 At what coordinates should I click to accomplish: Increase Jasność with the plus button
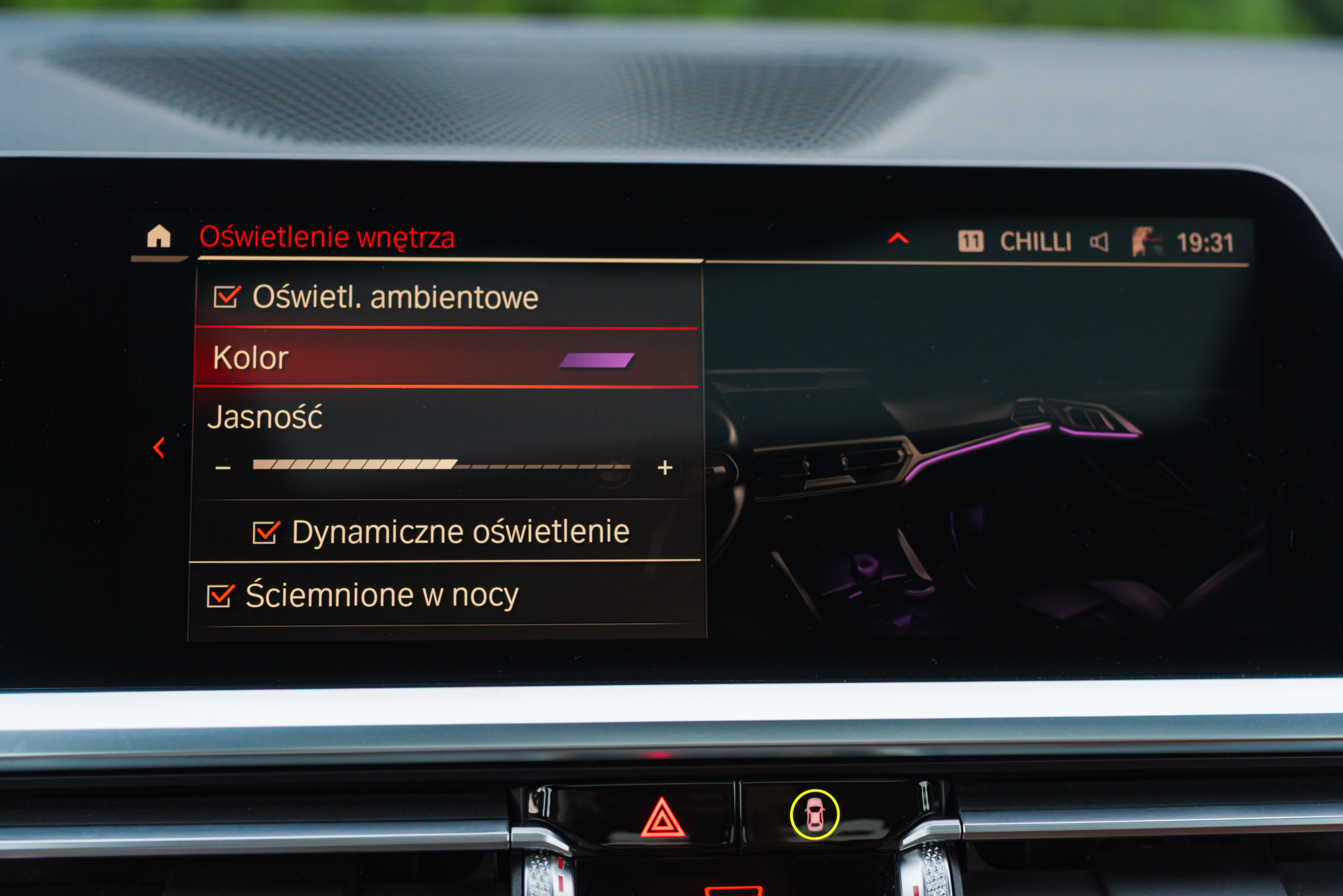pos(665,467)
